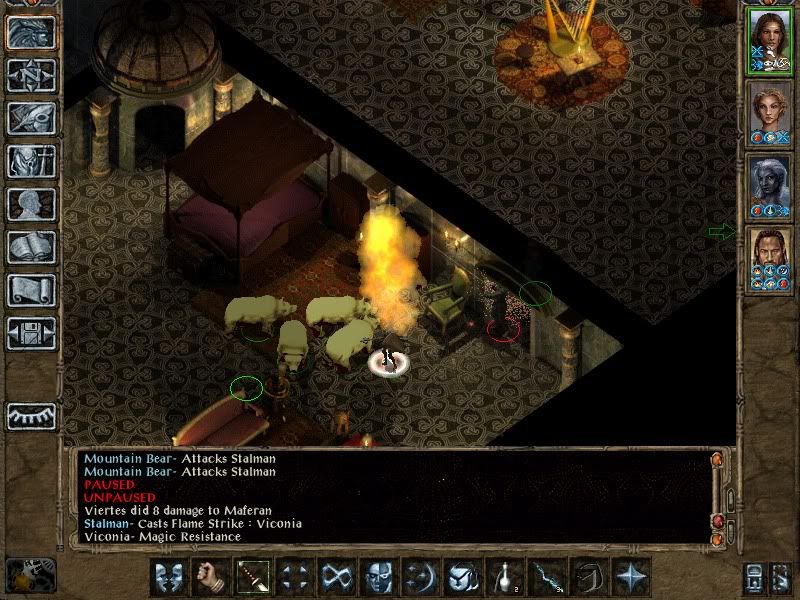This screenshot has width=800, height=600.
Task: Open the area map with the compass icon
Action: (x=32, y=75)
